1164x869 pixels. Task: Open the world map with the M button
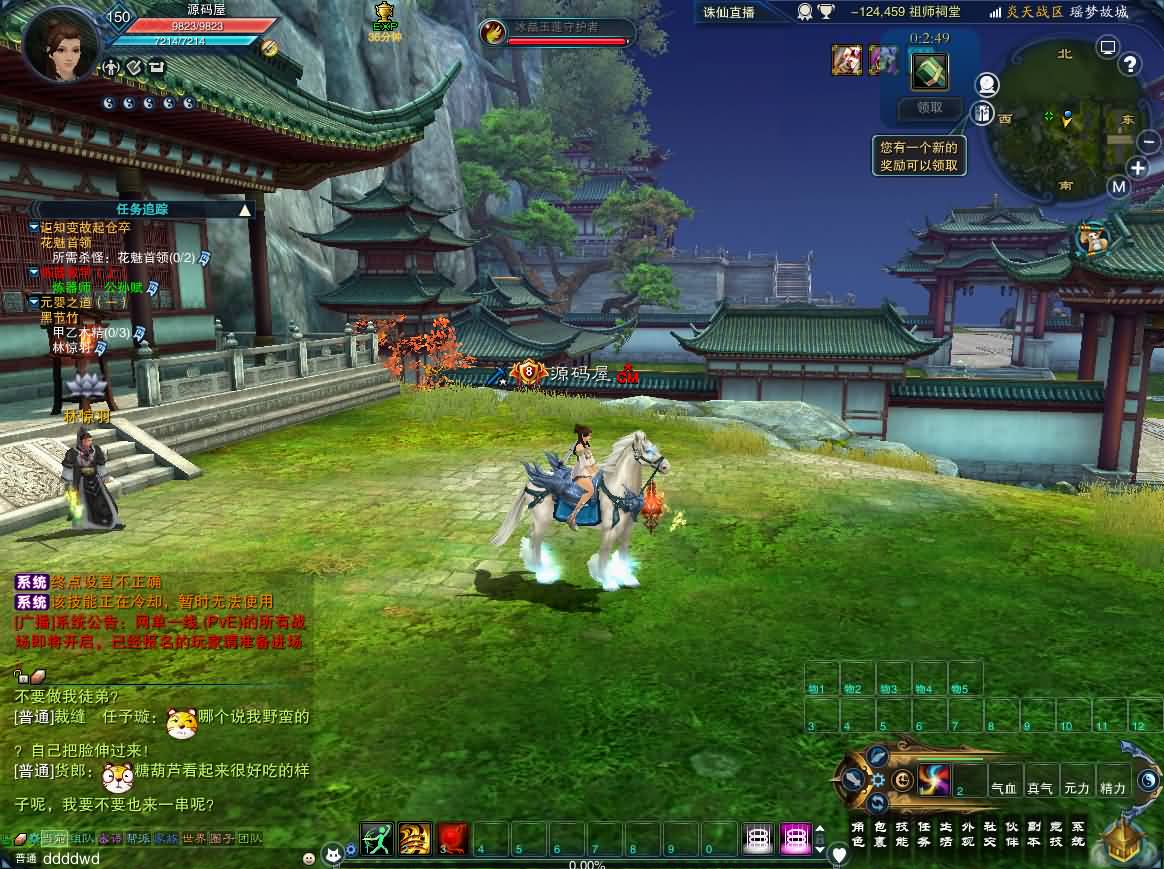coord(1119,187)
